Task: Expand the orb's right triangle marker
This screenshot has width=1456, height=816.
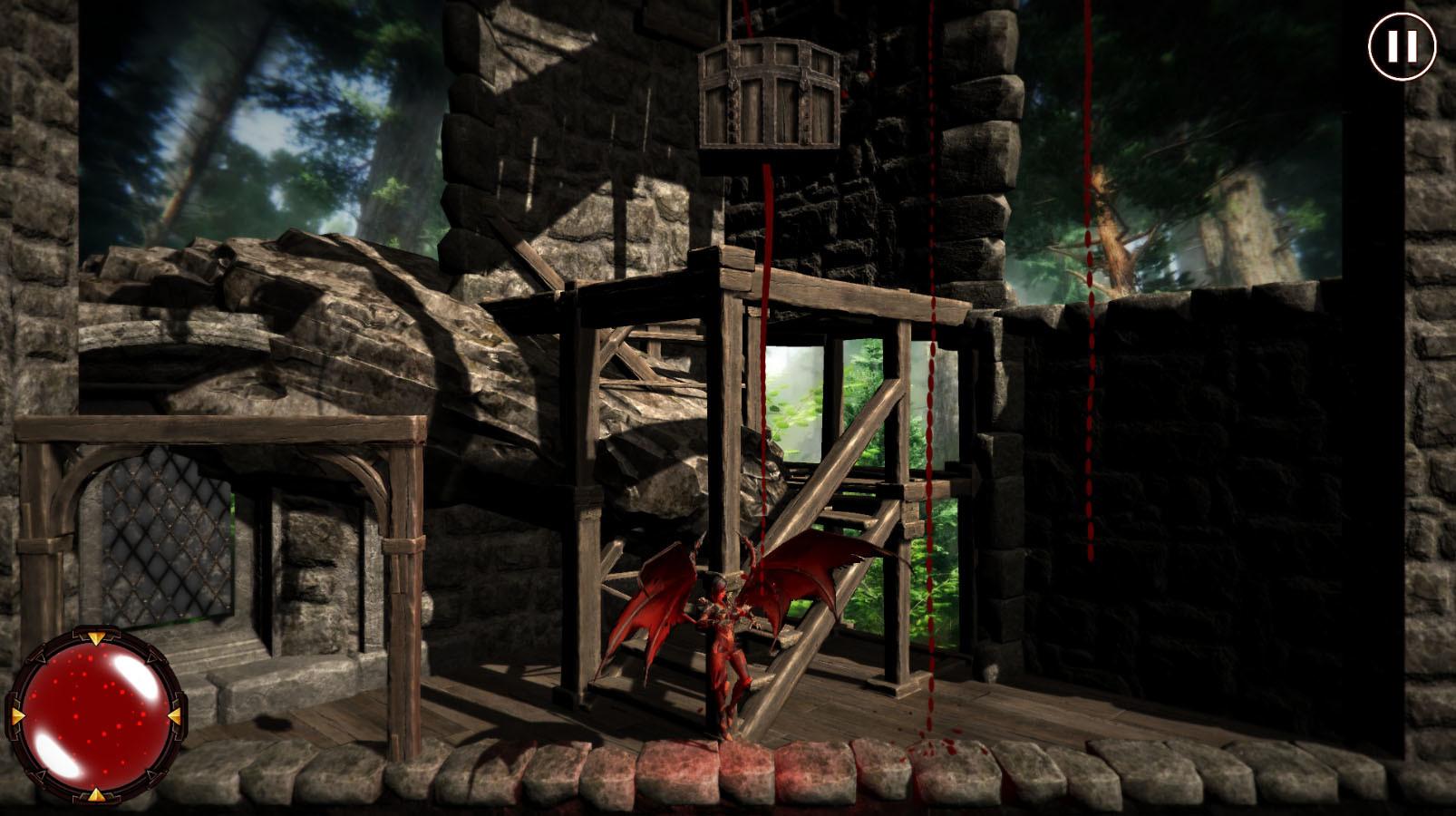Action: (173, 715)
